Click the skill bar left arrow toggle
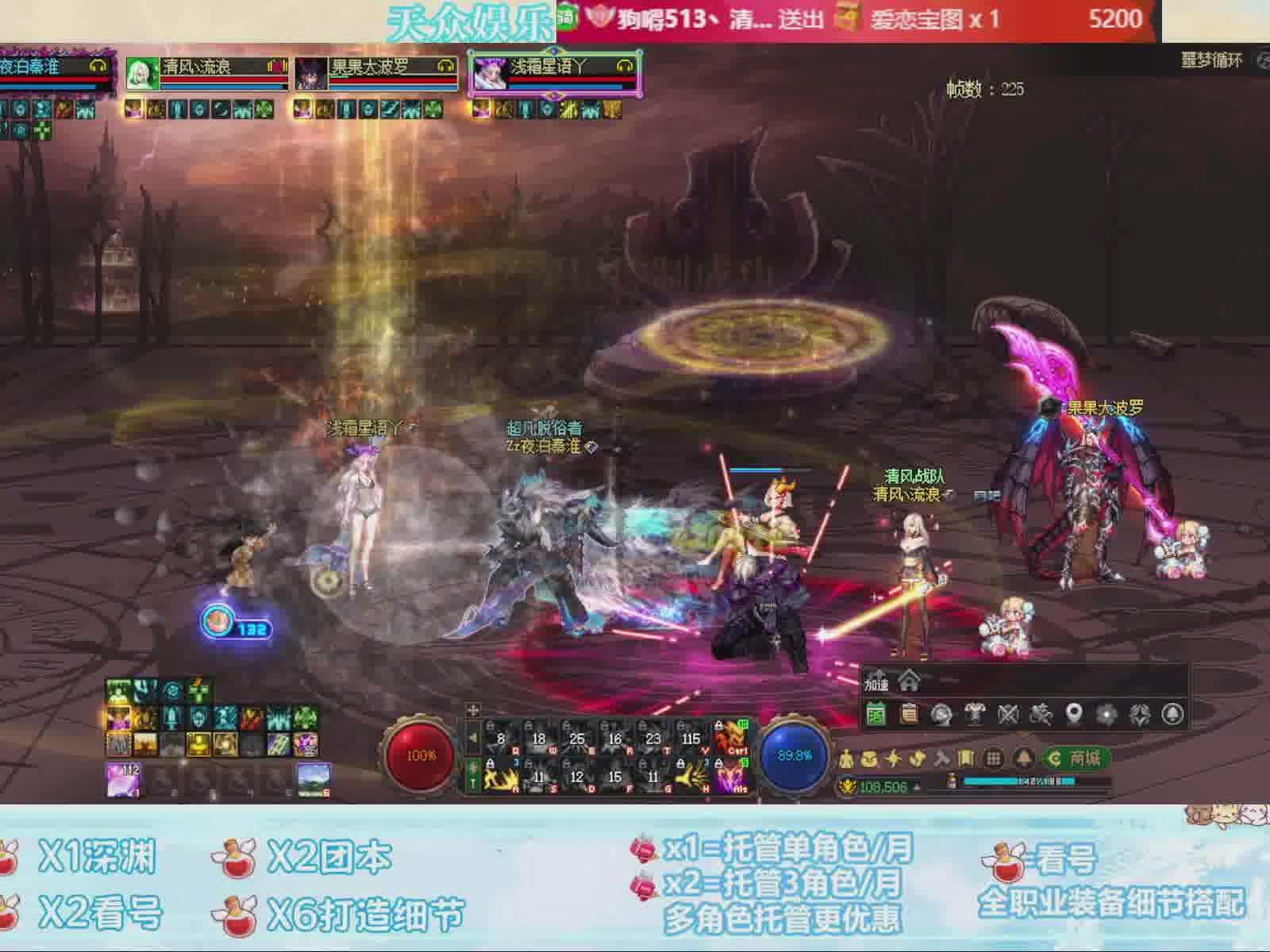Viewport: 1270px width, 952px height. (x=473, y=739)
